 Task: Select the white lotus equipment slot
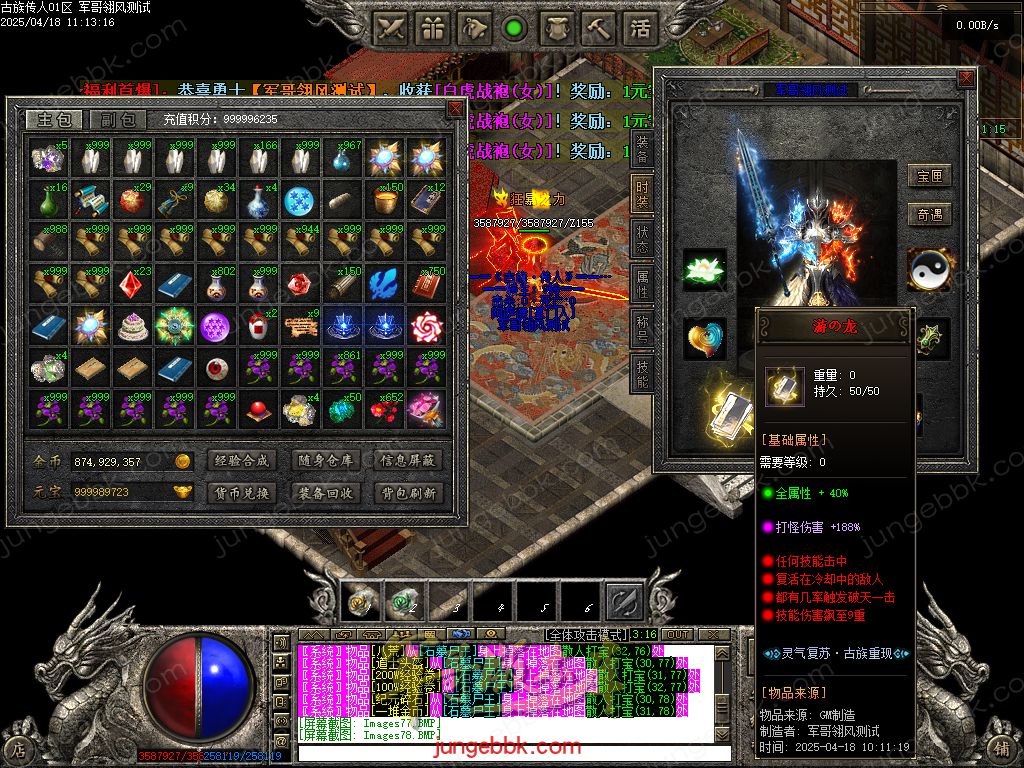[705, 270]
